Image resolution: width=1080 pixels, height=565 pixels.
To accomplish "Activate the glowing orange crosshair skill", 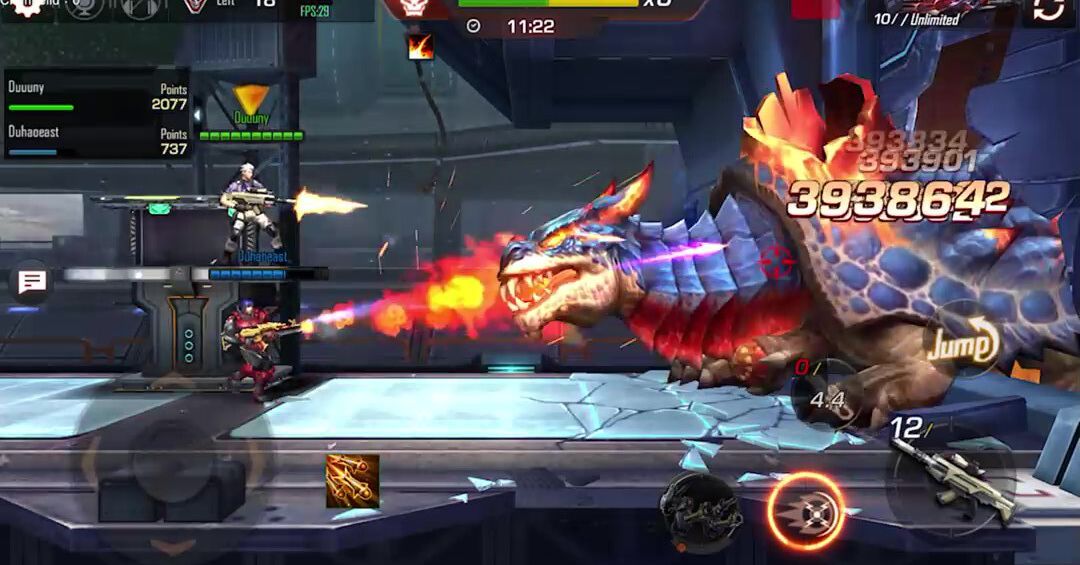I will (806, 511).
